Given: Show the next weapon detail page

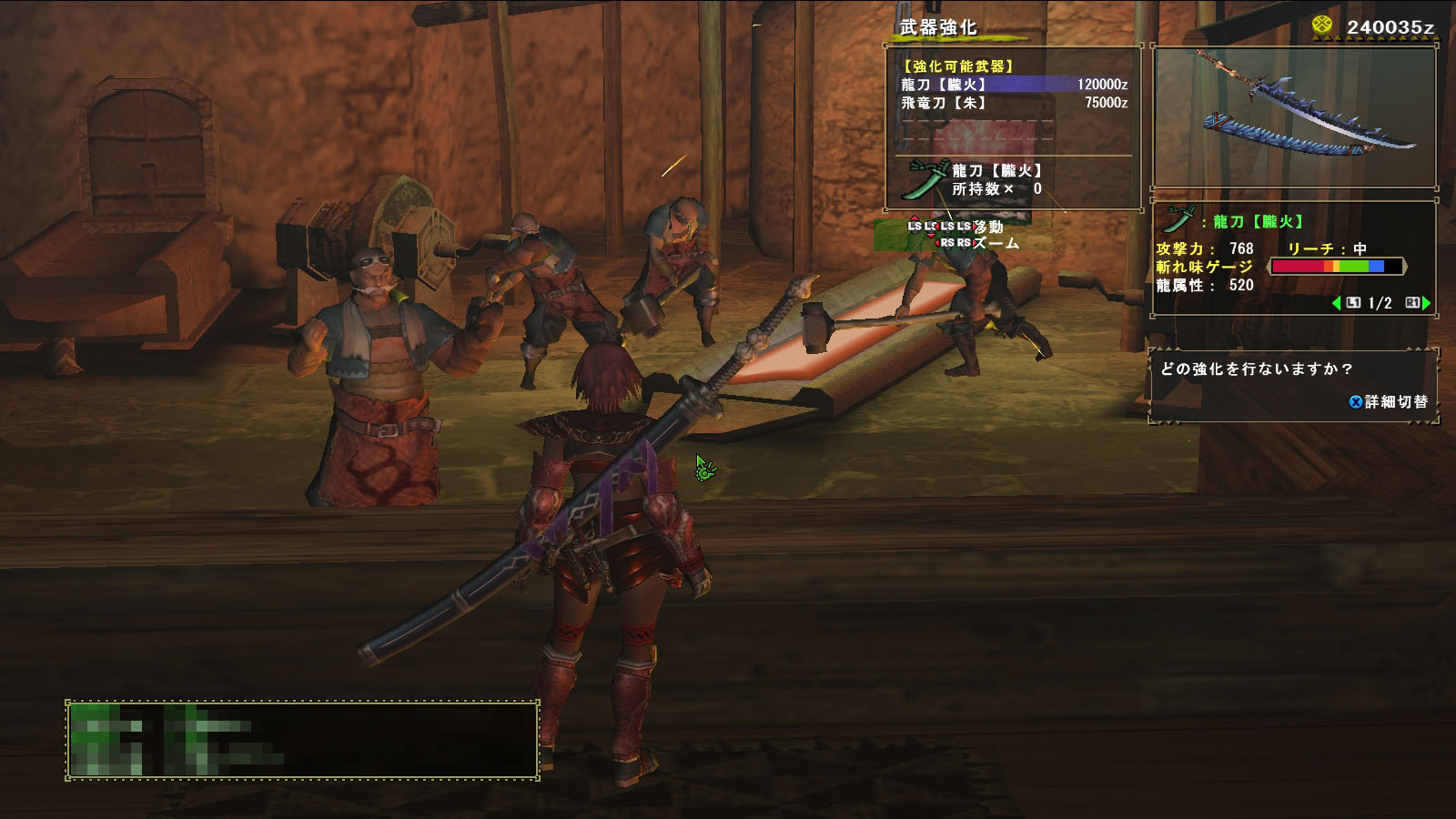Looking at the screenshot, I should (1426, 303).
